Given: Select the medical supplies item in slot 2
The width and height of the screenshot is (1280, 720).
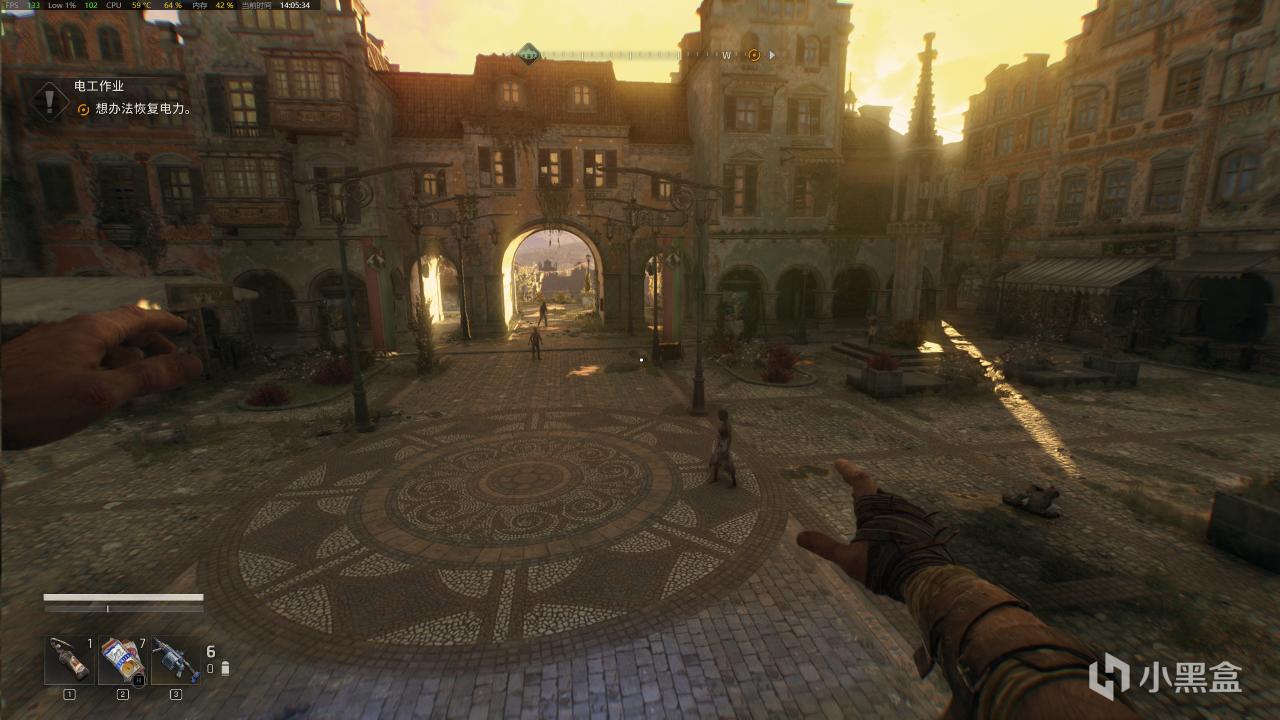Looking at the screenshot, I should 123,660.
